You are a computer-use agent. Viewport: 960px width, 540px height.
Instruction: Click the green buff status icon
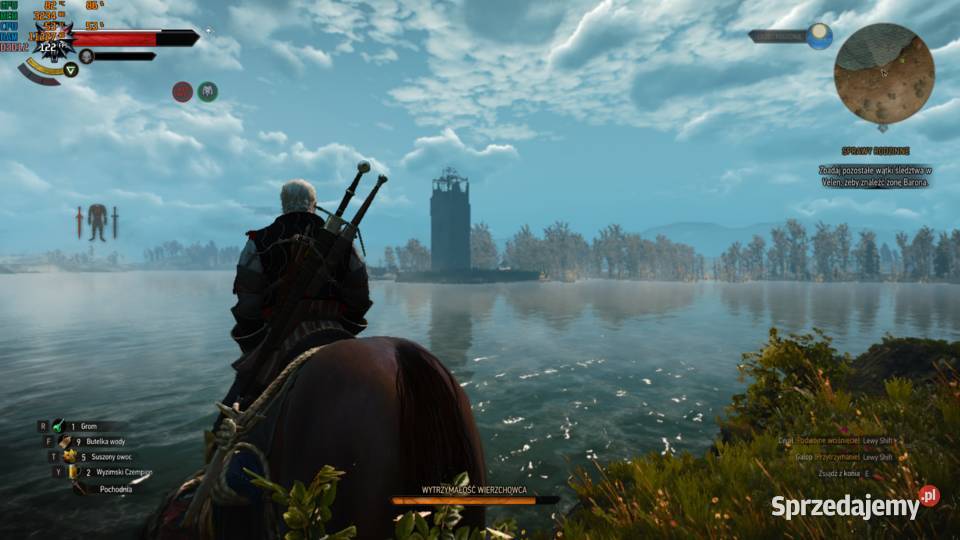207,91
